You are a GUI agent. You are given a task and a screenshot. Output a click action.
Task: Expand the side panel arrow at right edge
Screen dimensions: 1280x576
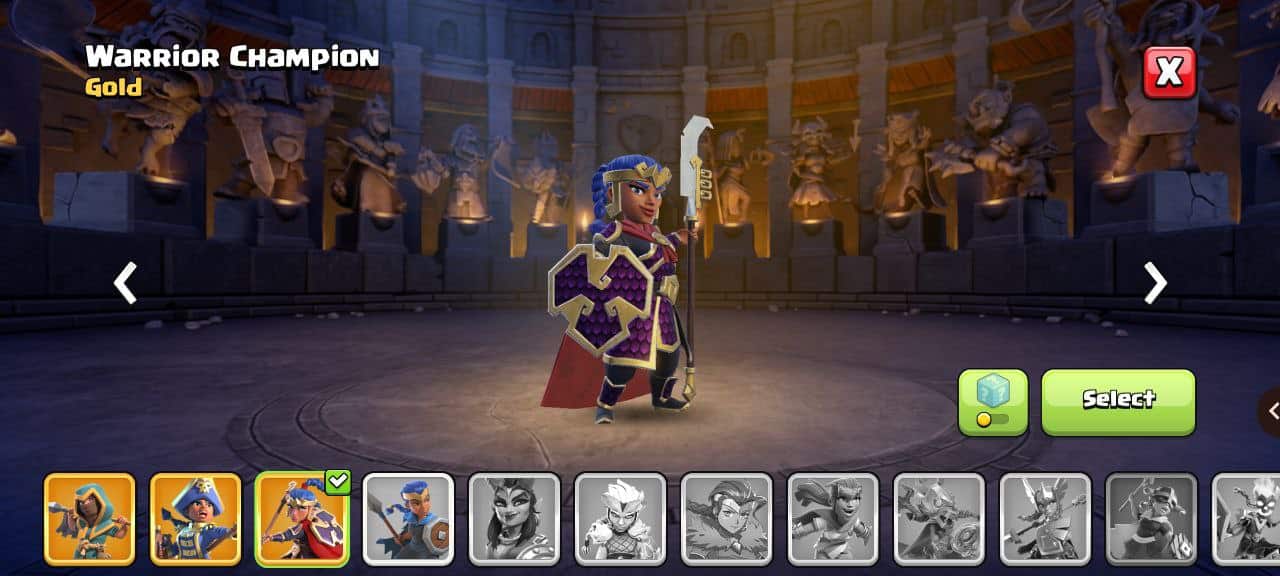click(1271, 410)
